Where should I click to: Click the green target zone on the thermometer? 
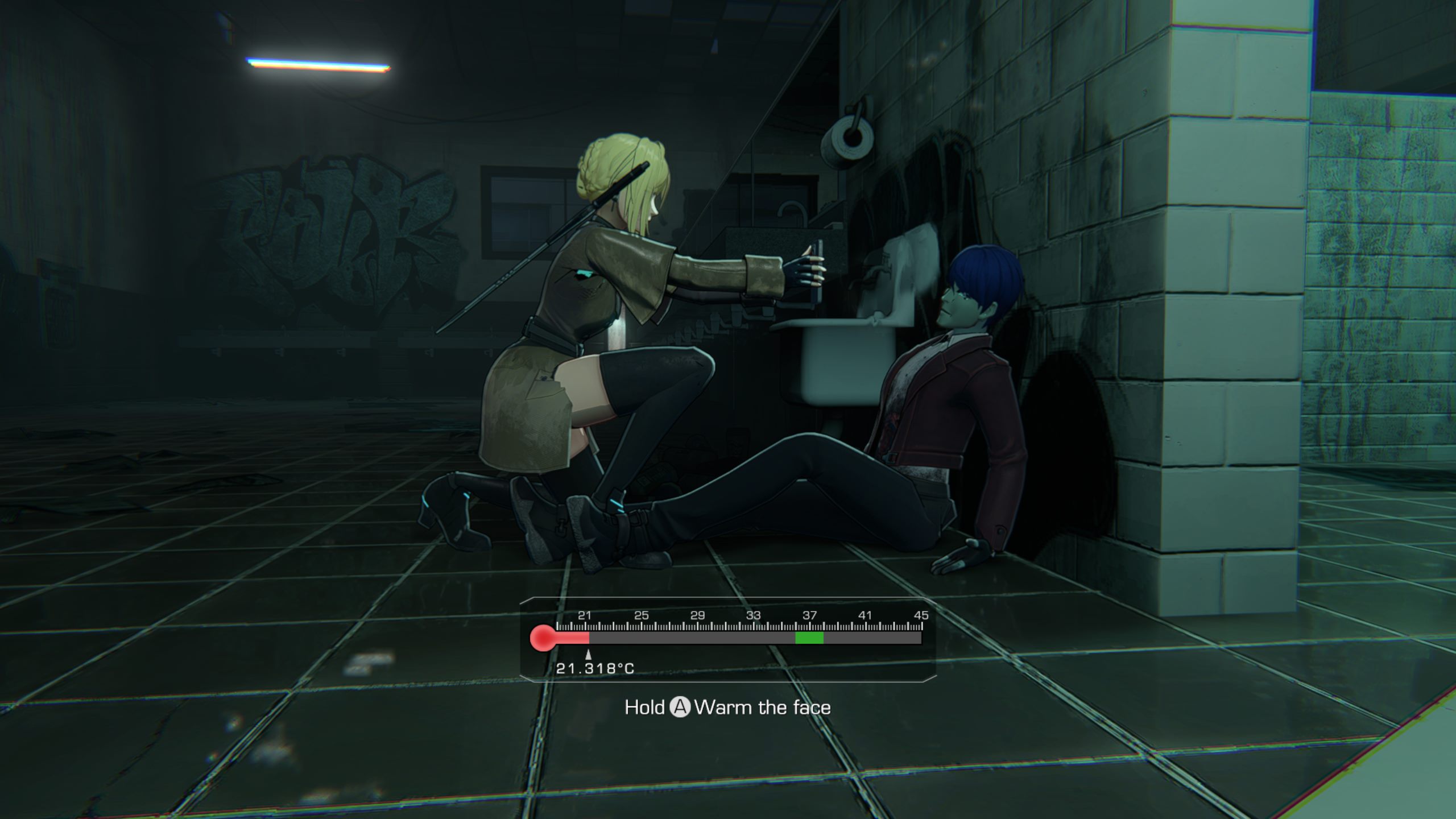point(809,638)
